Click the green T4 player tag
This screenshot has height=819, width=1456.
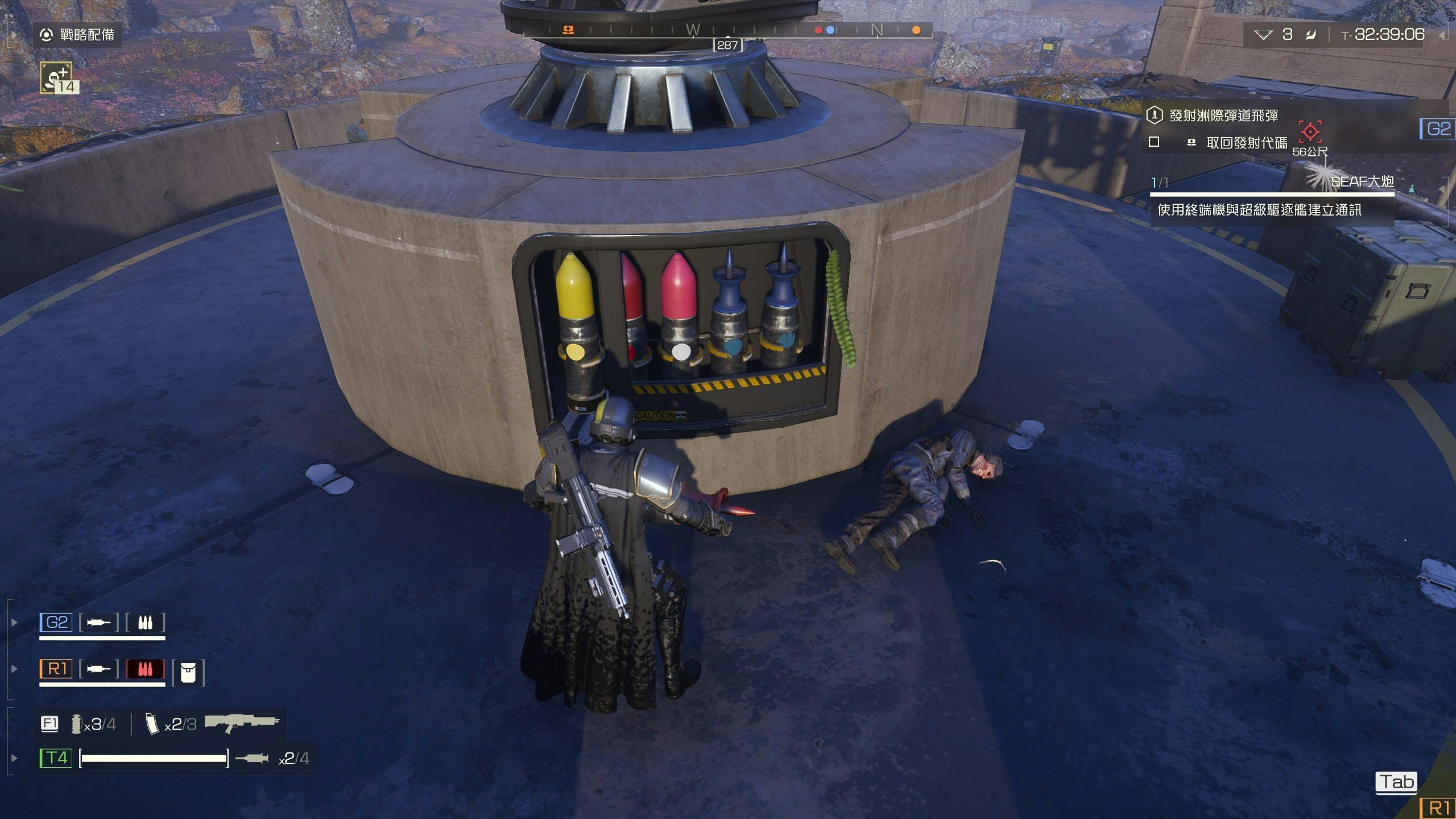pos(56,758)
